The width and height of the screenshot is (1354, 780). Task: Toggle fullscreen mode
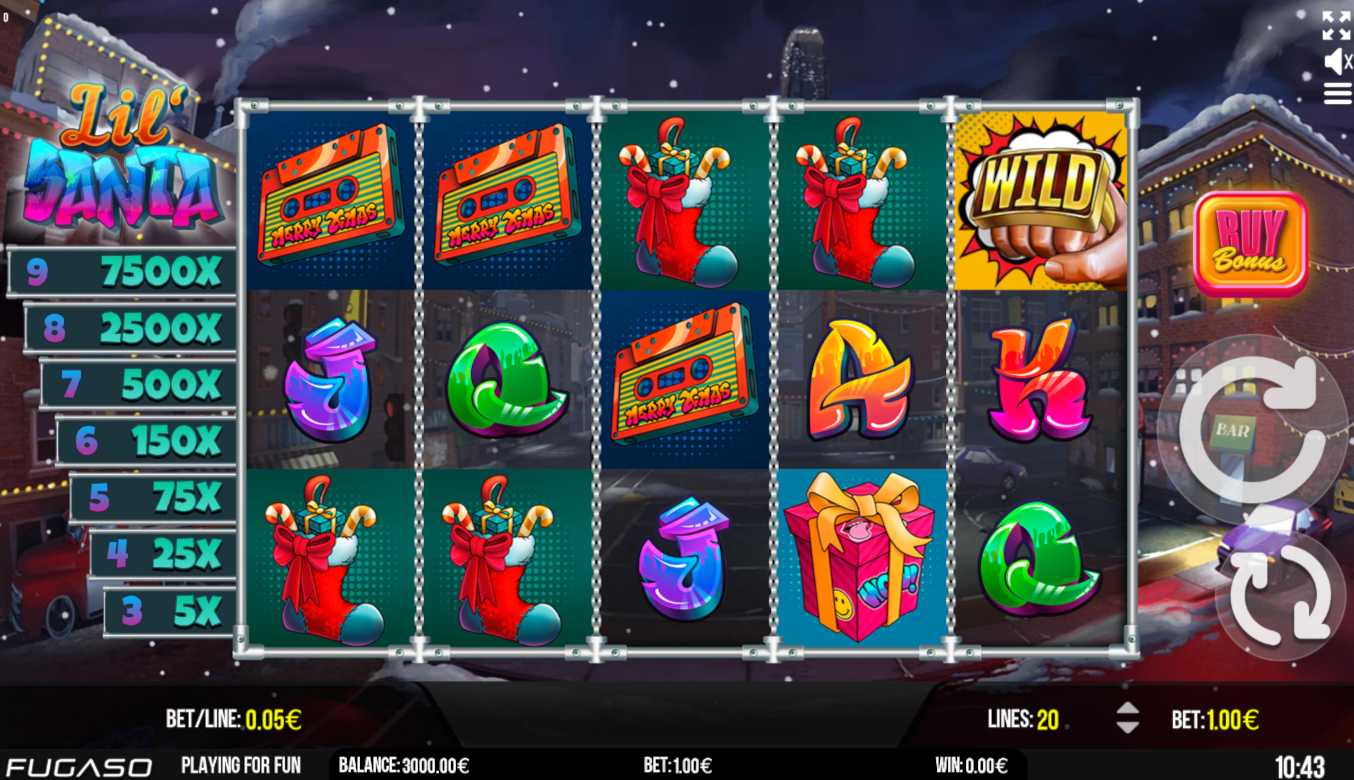point(1336,25)
